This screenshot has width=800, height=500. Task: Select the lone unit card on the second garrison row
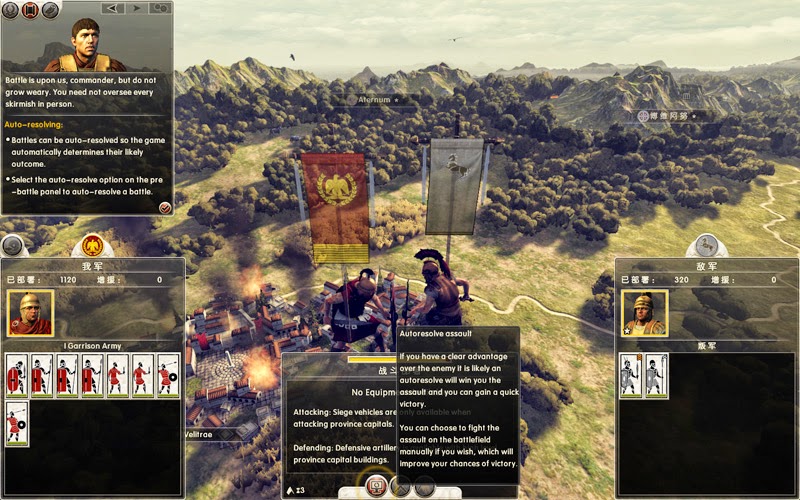click(17, 423)
